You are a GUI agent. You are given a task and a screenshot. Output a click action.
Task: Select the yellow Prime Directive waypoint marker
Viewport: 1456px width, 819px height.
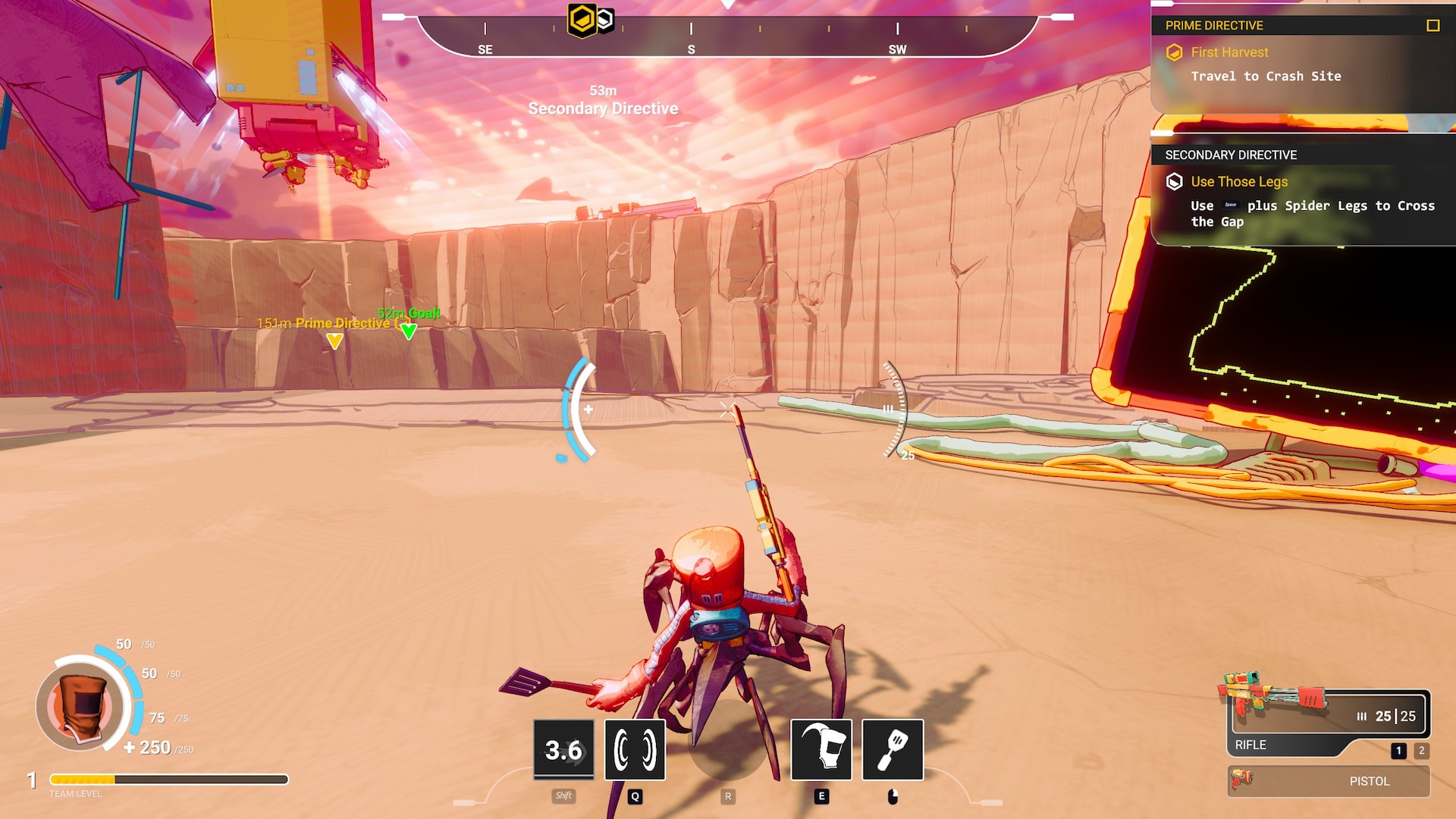(x=334, y=341)
